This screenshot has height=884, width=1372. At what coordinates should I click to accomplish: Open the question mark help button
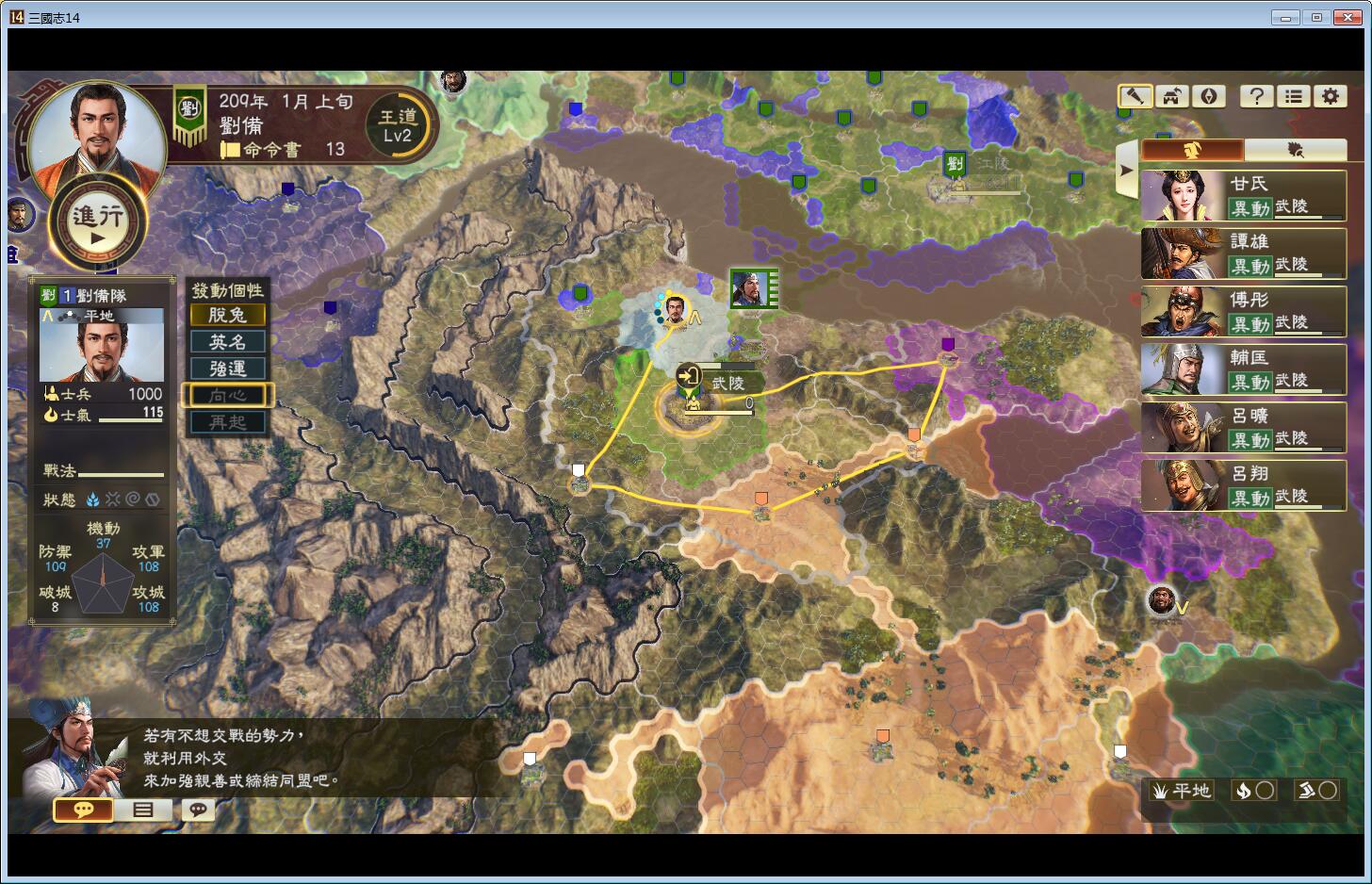pos(1257,96)
